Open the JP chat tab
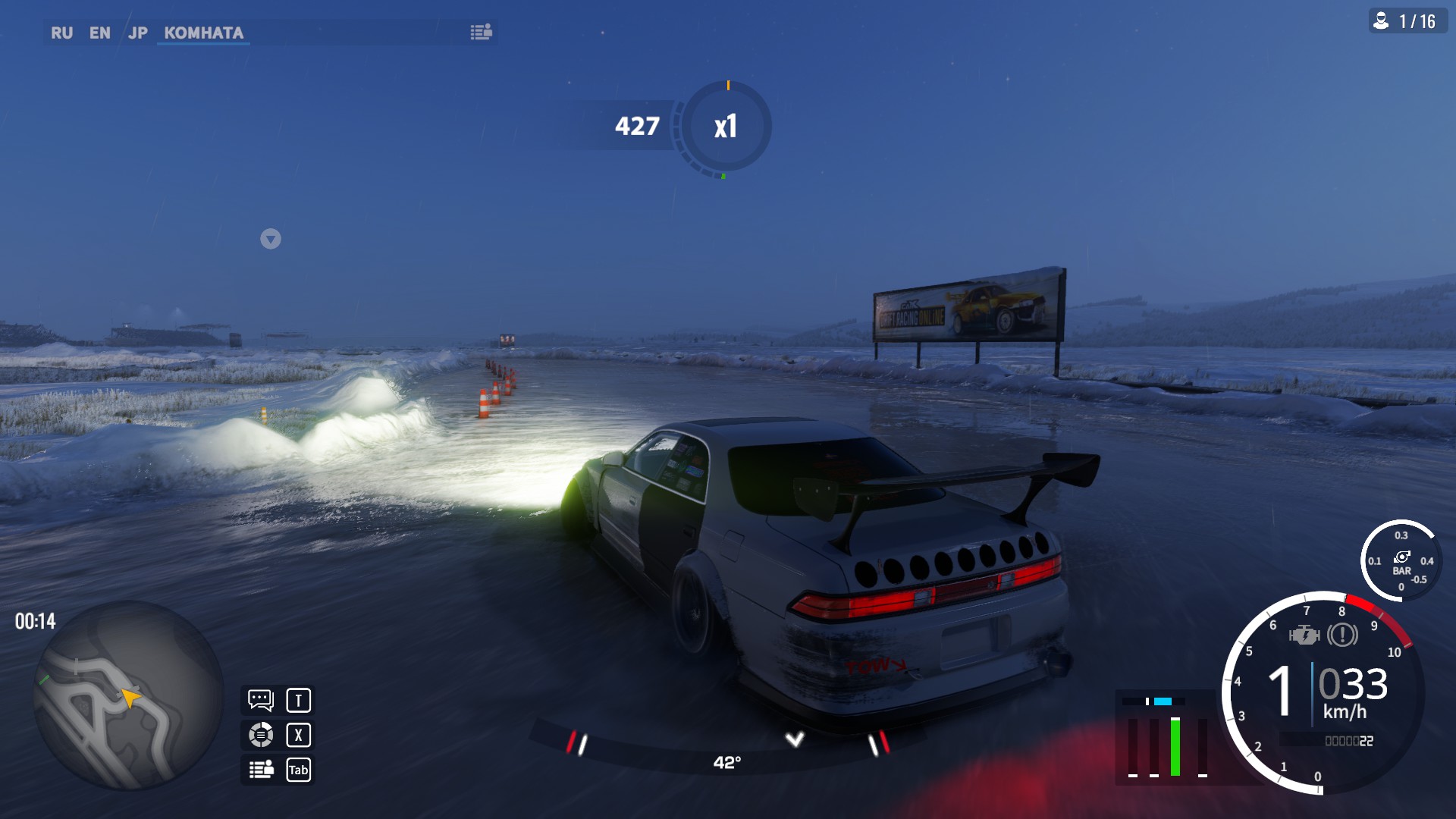Screen dimensions: 1456x819 [x=137, y=33]
